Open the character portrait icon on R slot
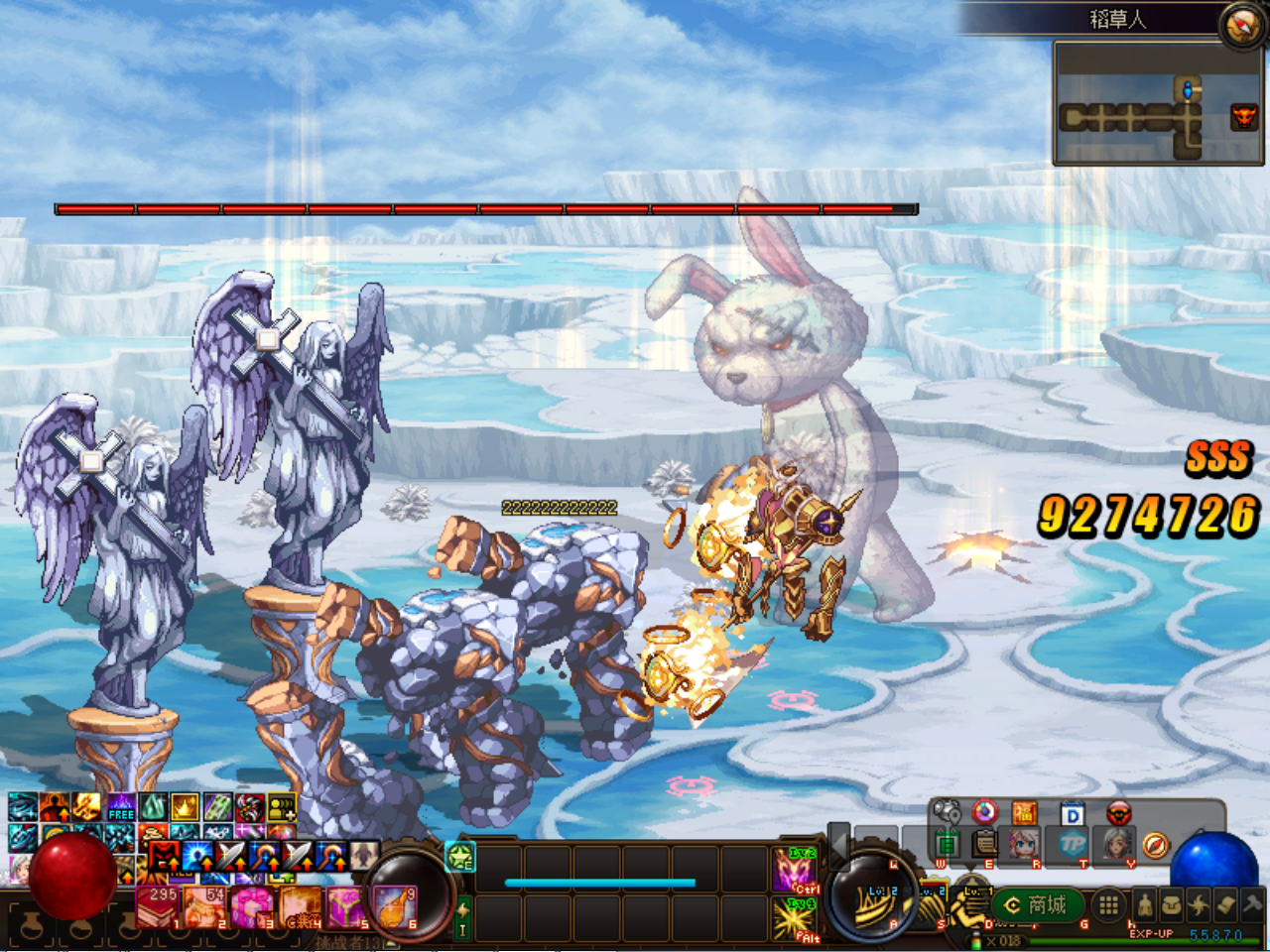 tap(1023, 844)
